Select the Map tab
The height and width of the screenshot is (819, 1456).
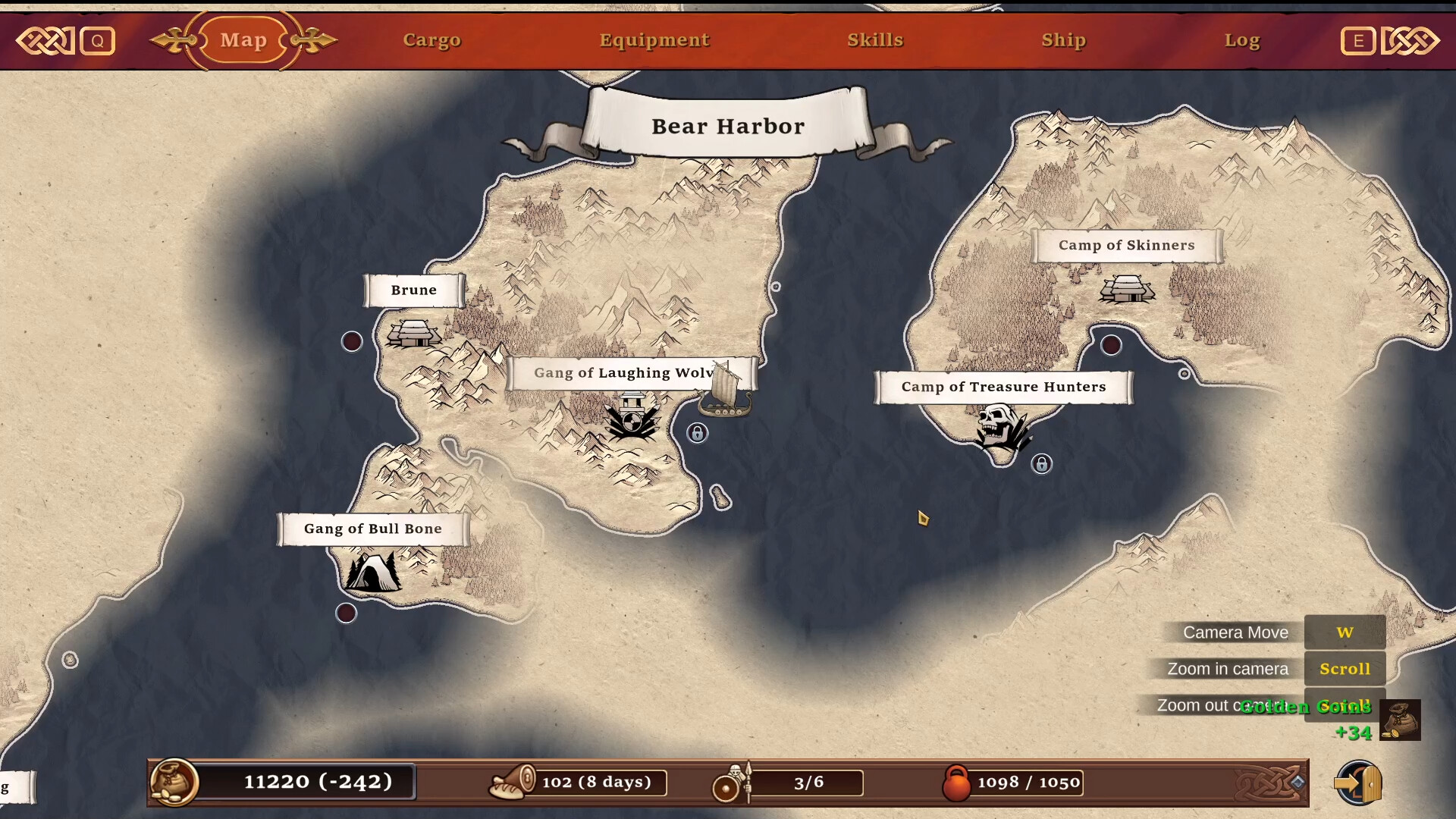point(243,40)
